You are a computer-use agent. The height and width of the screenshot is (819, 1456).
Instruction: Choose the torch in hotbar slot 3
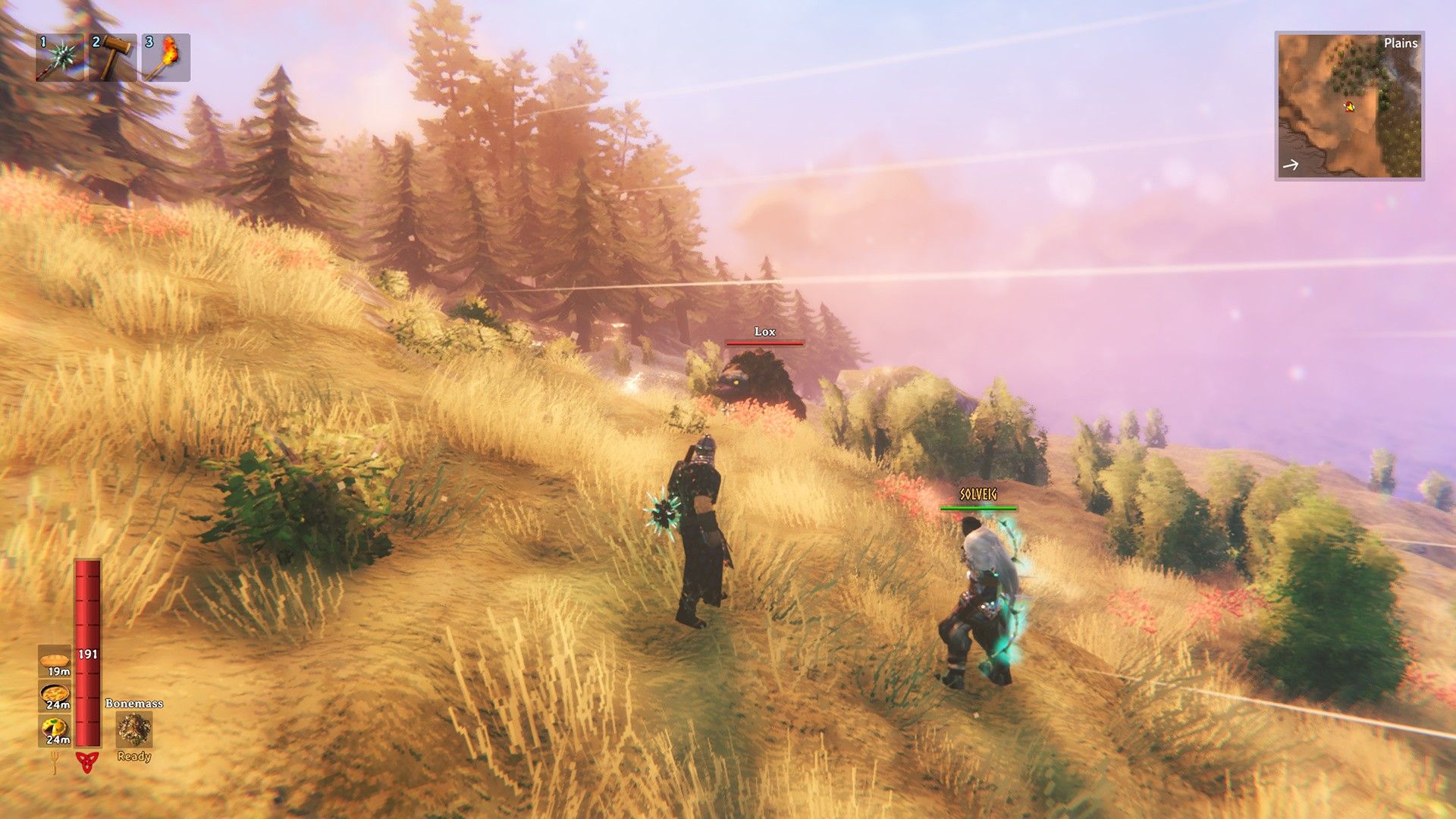coord(166,58)
